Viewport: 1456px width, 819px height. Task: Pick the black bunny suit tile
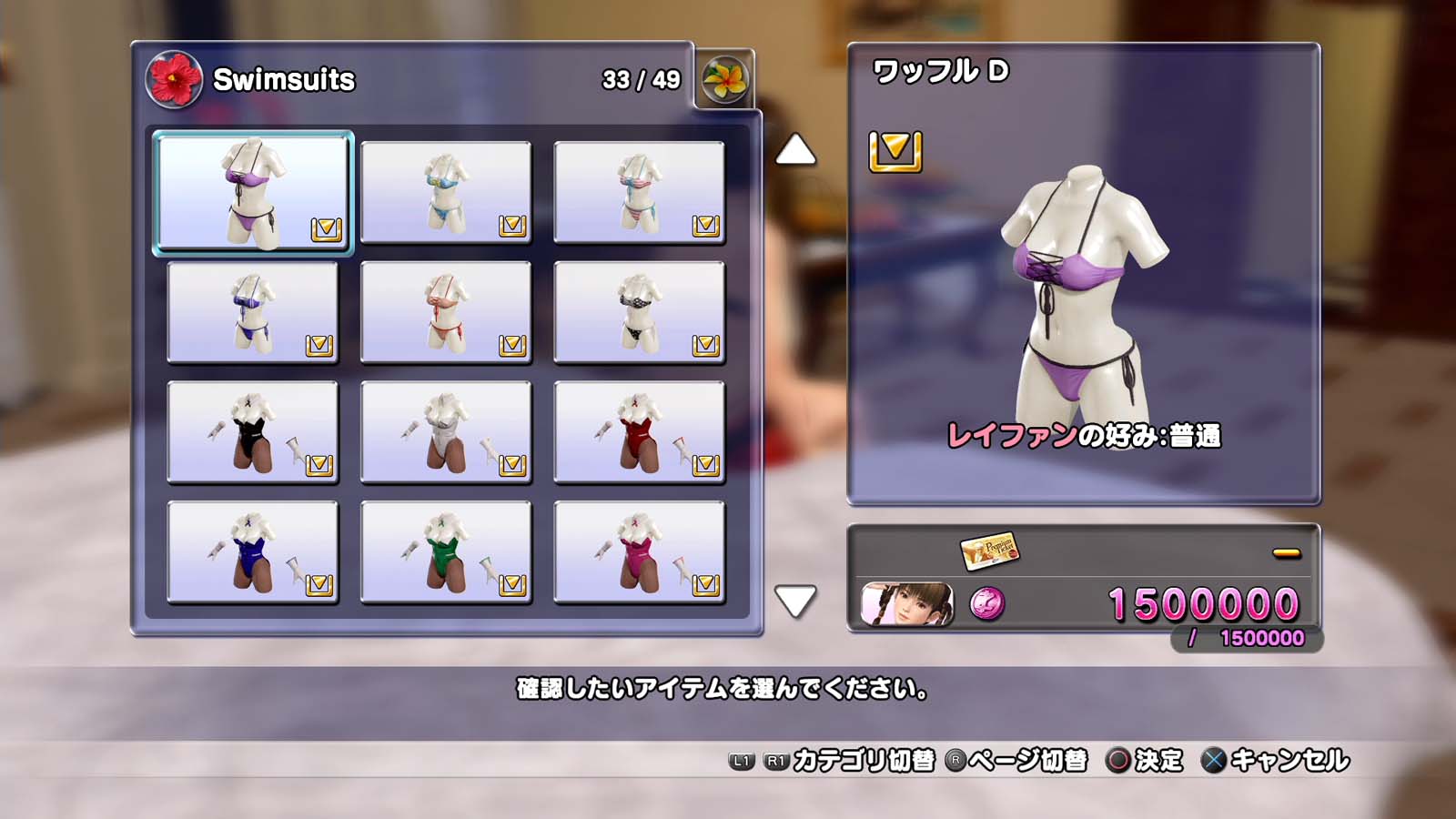click(x=253, y=432)
